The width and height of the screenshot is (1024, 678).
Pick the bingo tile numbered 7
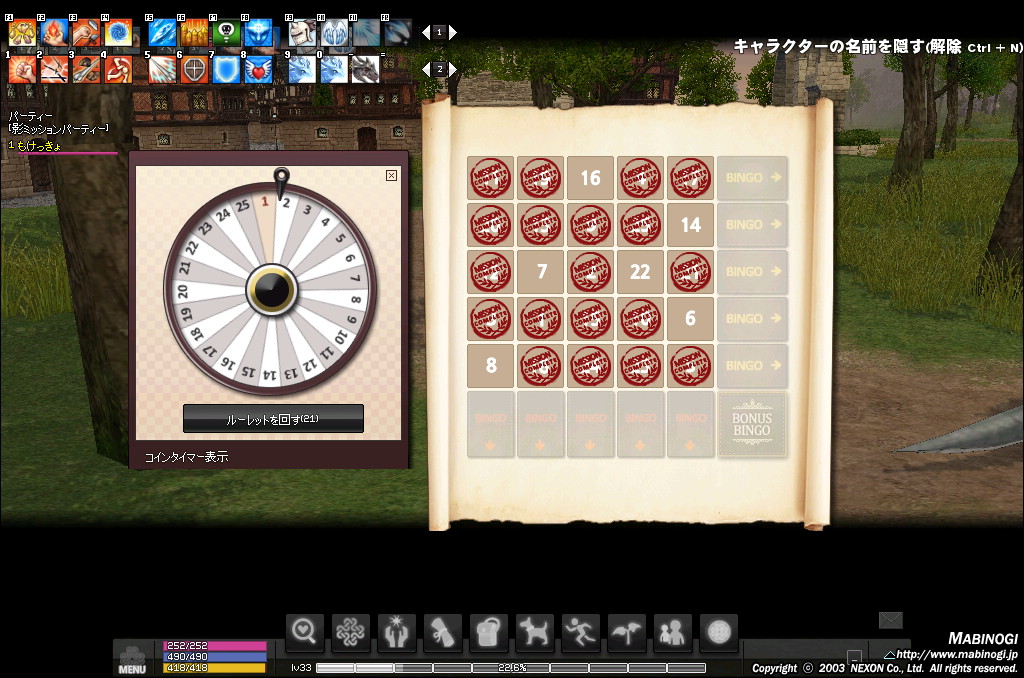point(541,272)
